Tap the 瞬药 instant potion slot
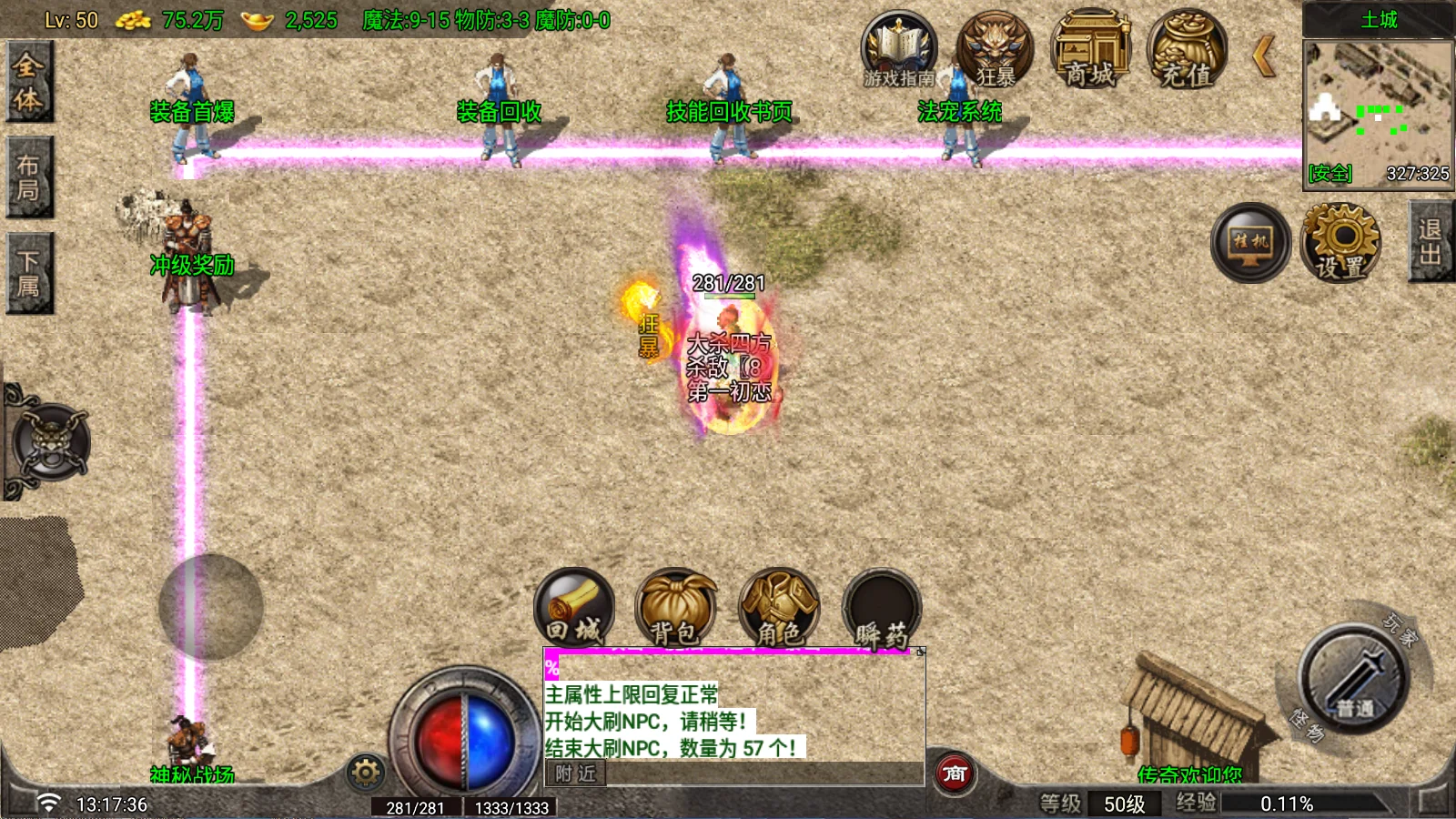This screenshot has width=1456, height=819. click(881, 607)
